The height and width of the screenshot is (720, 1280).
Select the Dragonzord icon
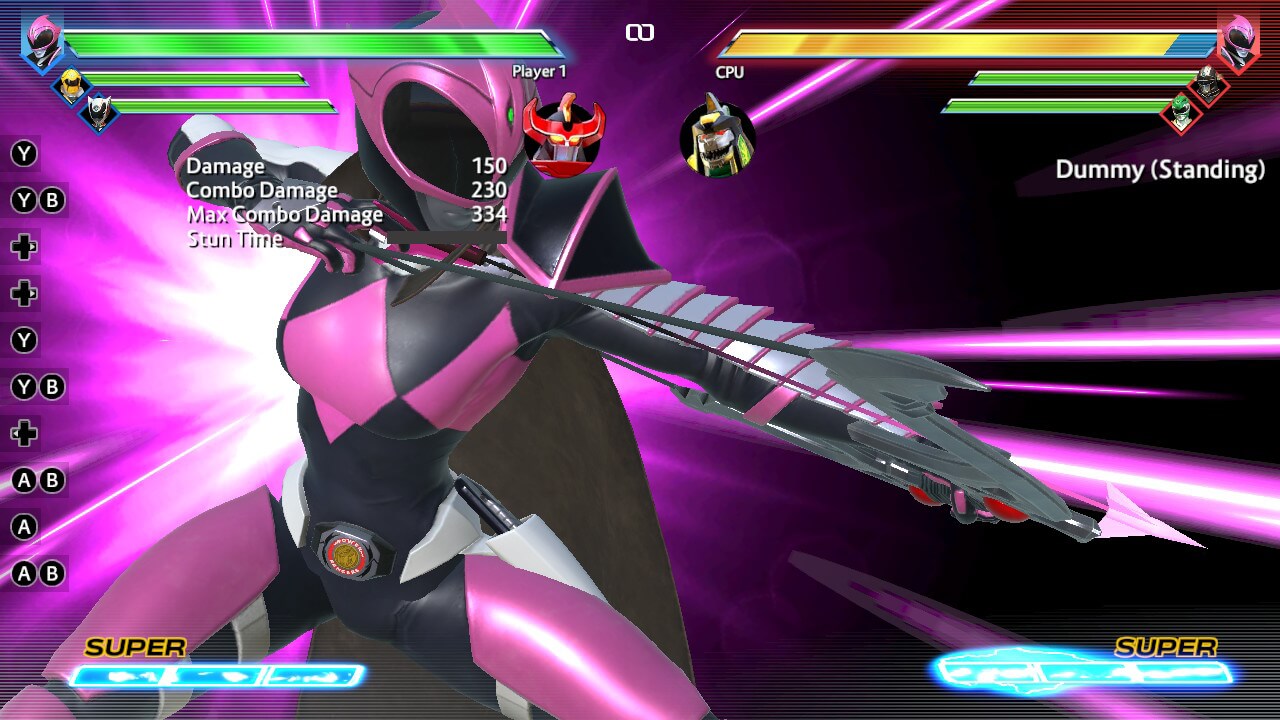[x=717, y=139]
